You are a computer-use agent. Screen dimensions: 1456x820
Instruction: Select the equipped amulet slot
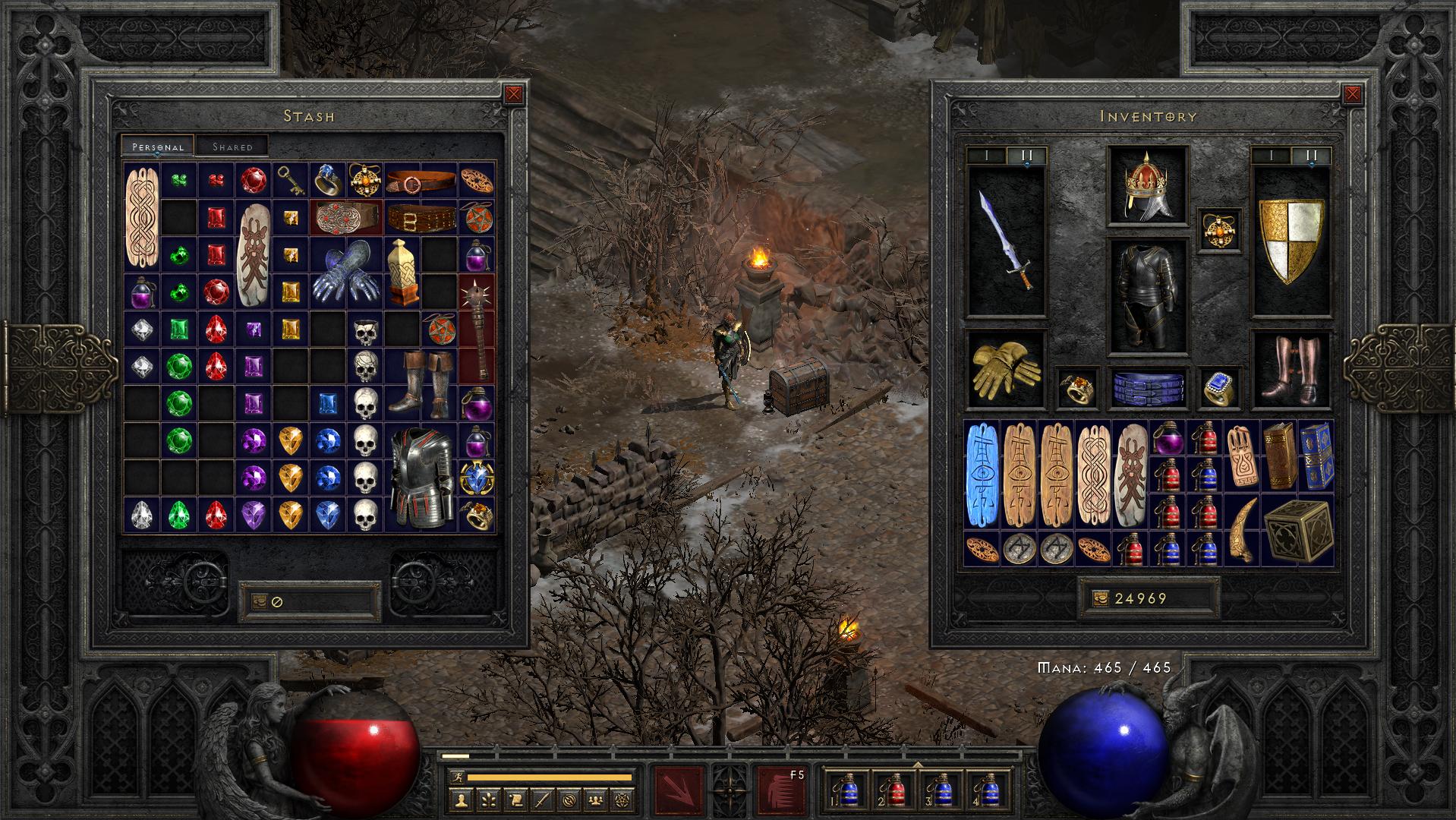(x=1220, y=229)
